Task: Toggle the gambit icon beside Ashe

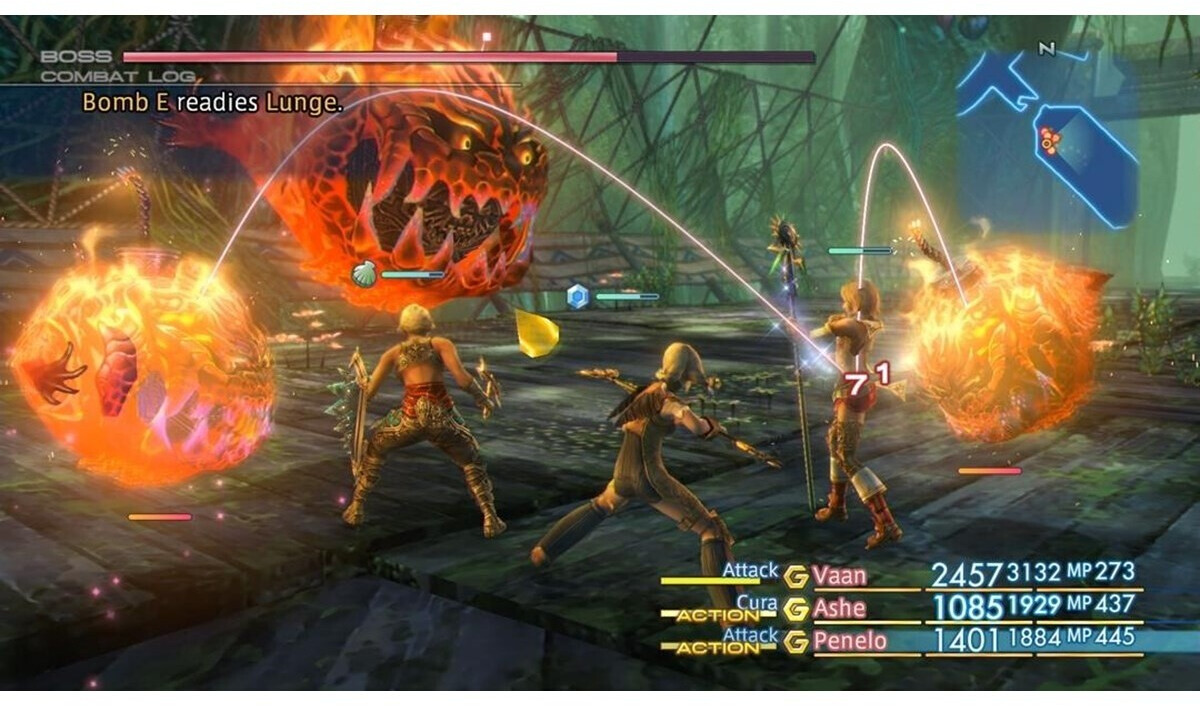Action: pyautogui.click(x=796, y=608)
